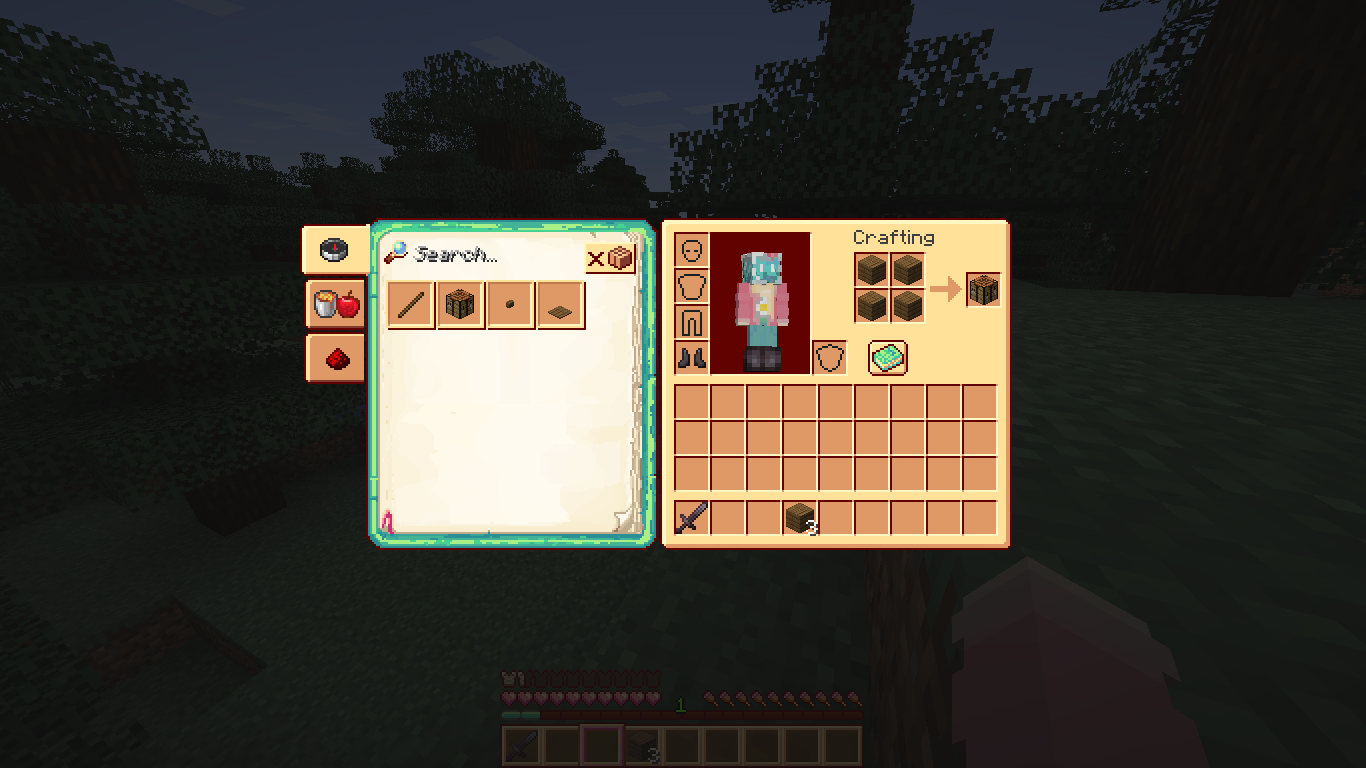Viewport: 1366px width, 768px height.
Task: Toggle the craftable-only filter beside the X
Action: 621,257
